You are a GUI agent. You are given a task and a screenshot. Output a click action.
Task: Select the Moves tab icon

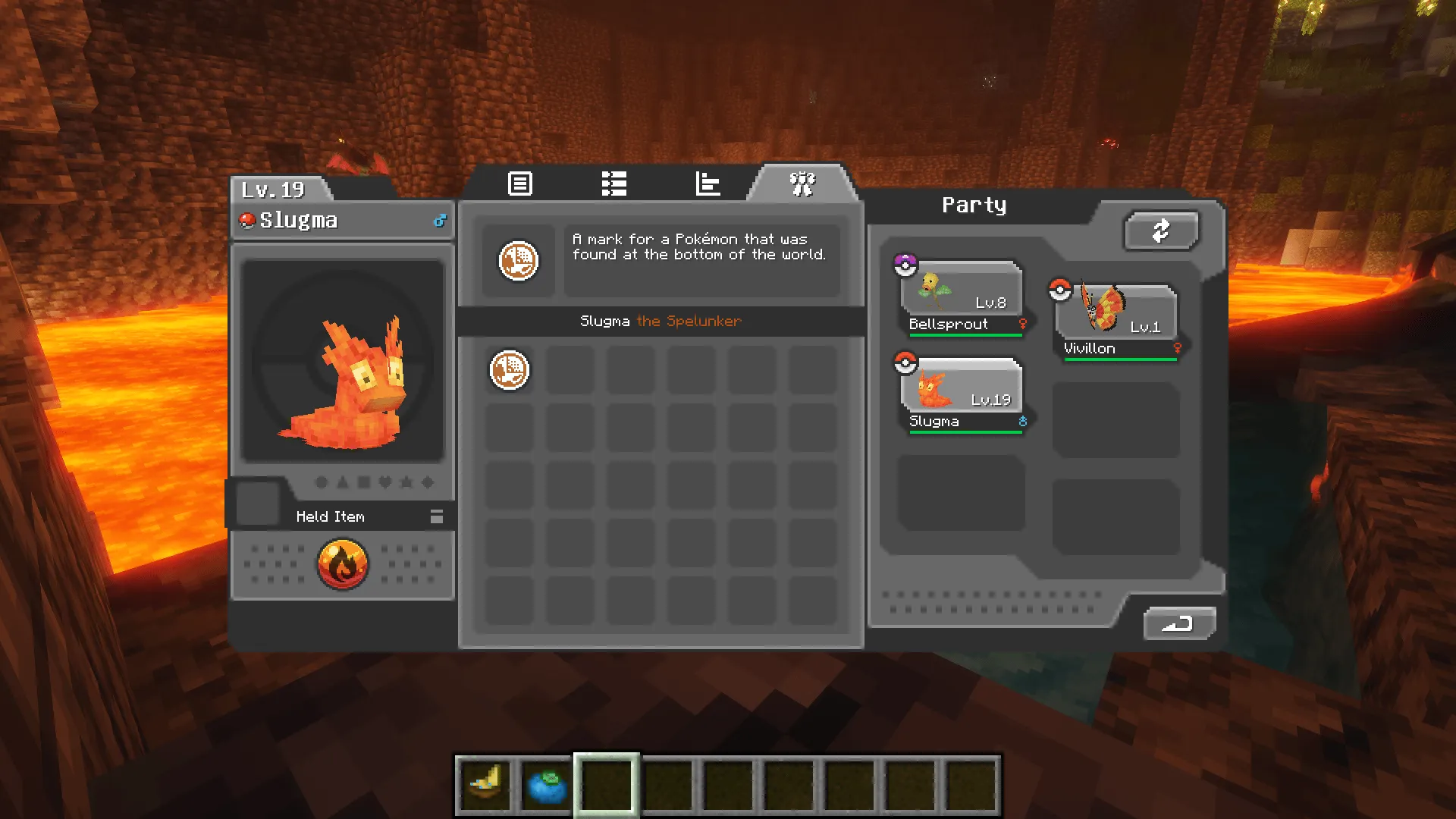(613, 184)
